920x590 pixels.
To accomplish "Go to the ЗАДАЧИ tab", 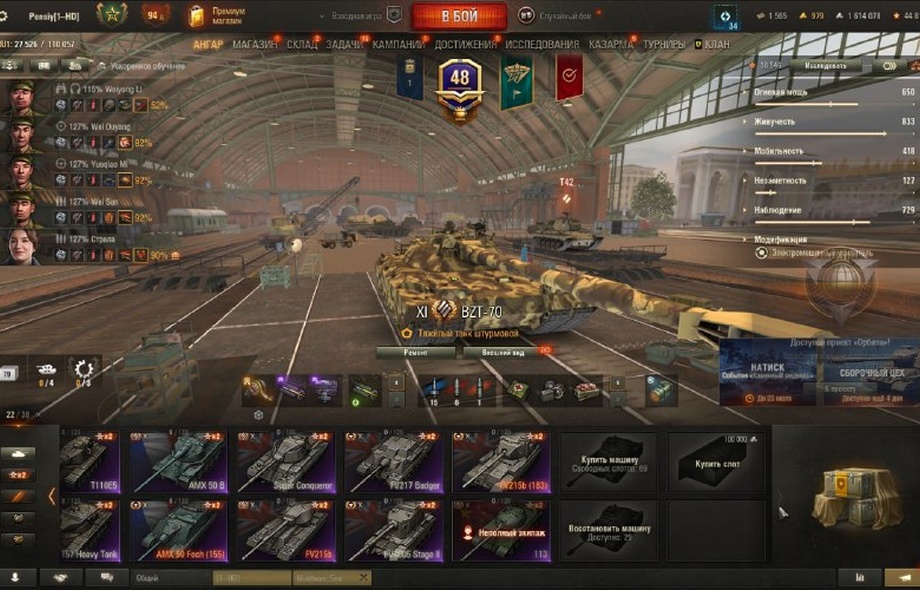I will click(x=345, y=45).
